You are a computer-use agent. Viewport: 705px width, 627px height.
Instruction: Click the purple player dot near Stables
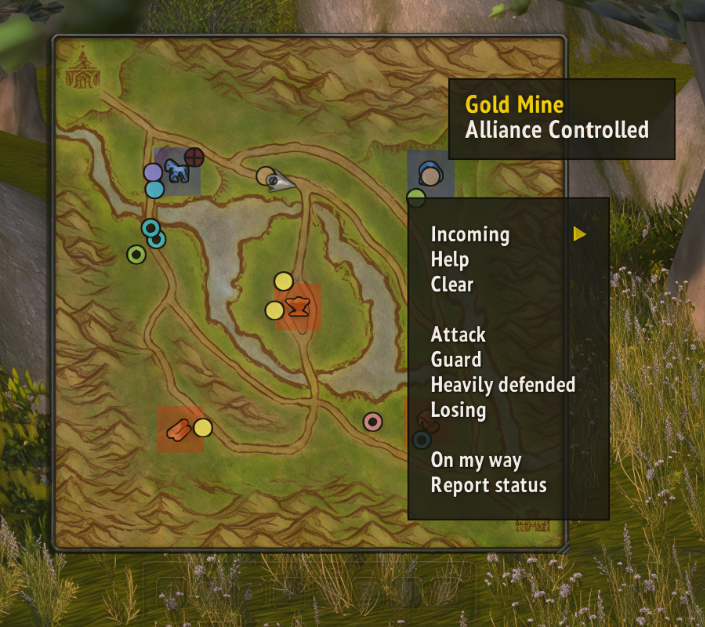tap(153, 172)
